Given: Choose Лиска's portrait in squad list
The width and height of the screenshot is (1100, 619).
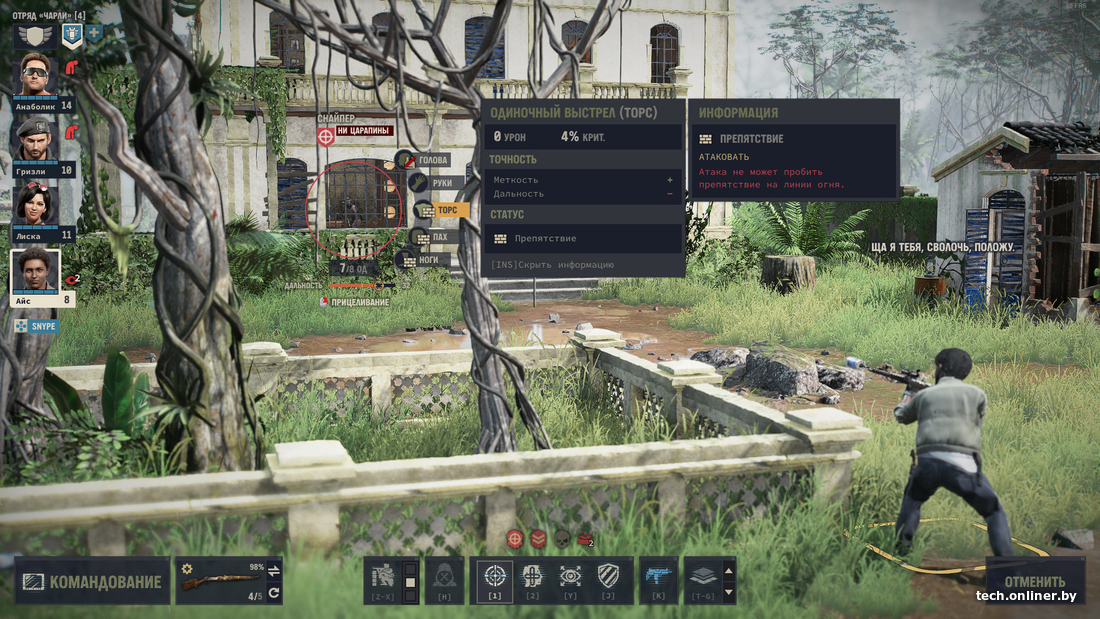Looking at the screenshot, I should (x=36, y=205).
